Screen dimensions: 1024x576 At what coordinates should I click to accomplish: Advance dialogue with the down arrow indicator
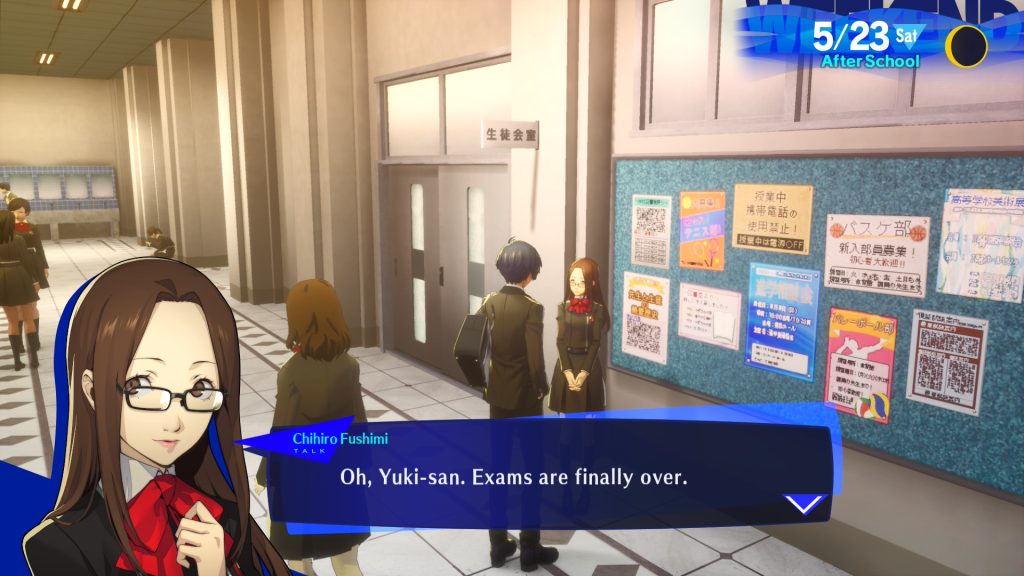[805, 503]
